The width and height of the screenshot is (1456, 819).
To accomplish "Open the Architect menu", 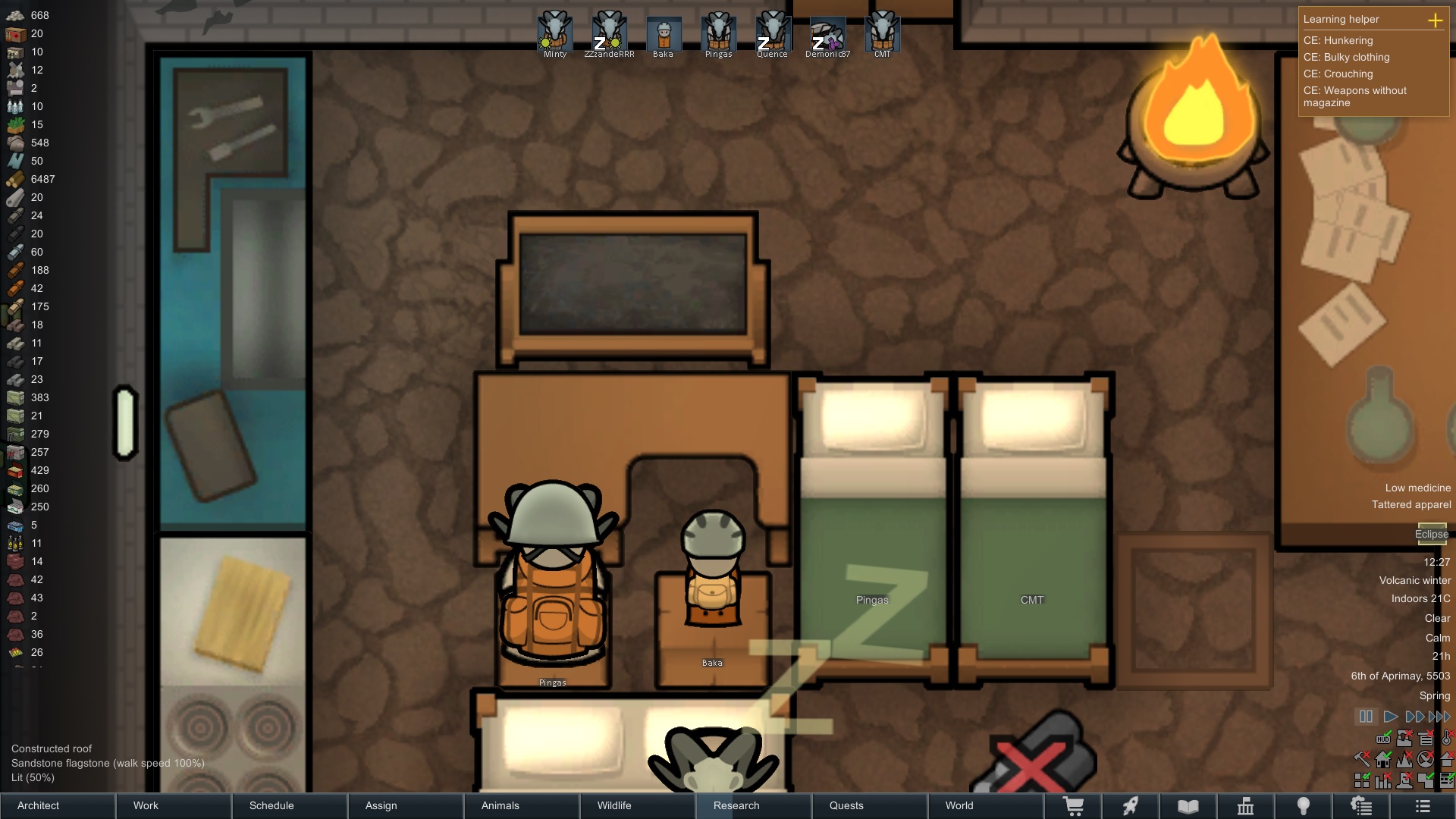I will tap(58, 805).
